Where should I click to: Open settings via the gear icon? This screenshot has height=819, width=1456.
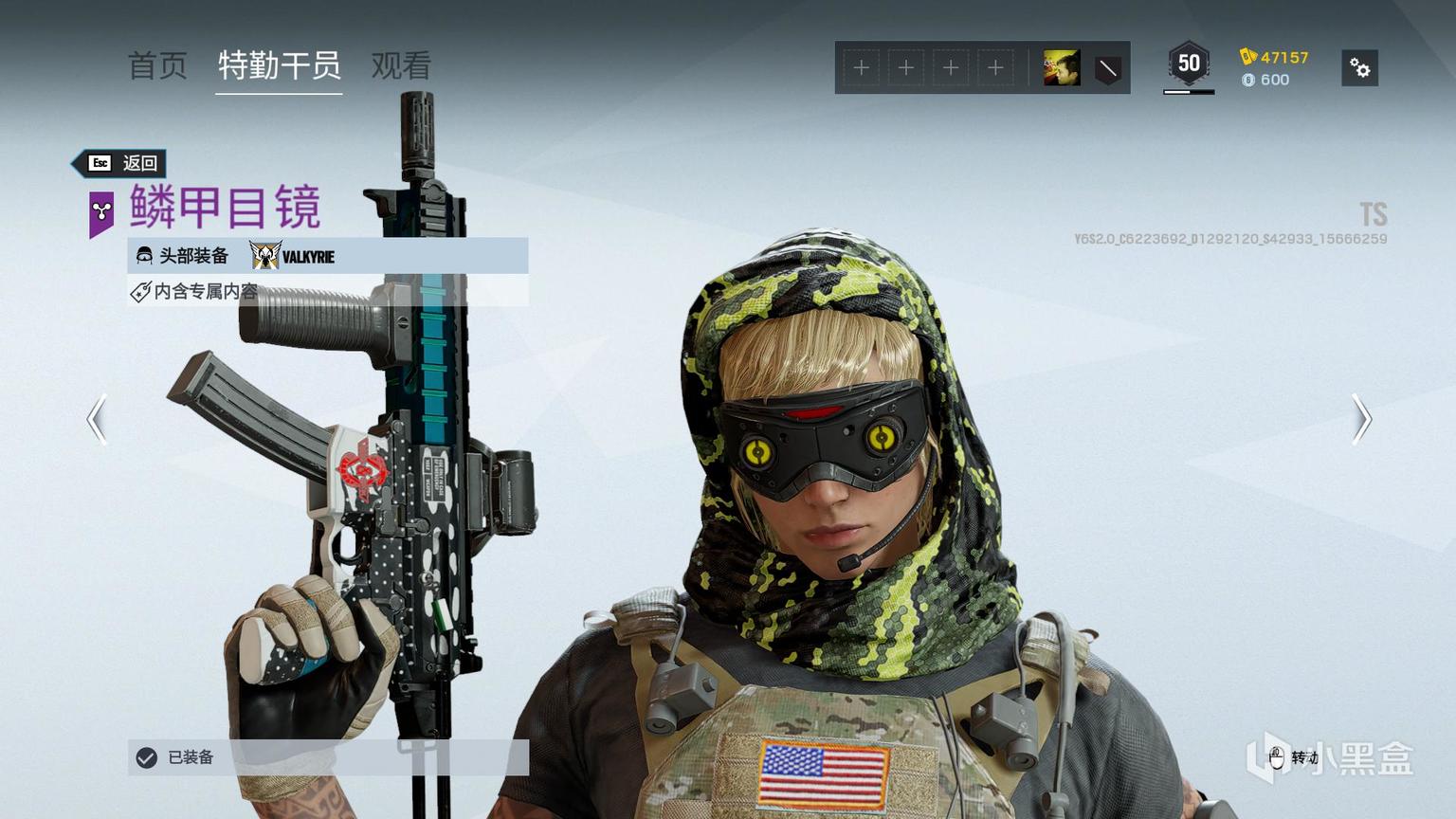[1359, 68]
